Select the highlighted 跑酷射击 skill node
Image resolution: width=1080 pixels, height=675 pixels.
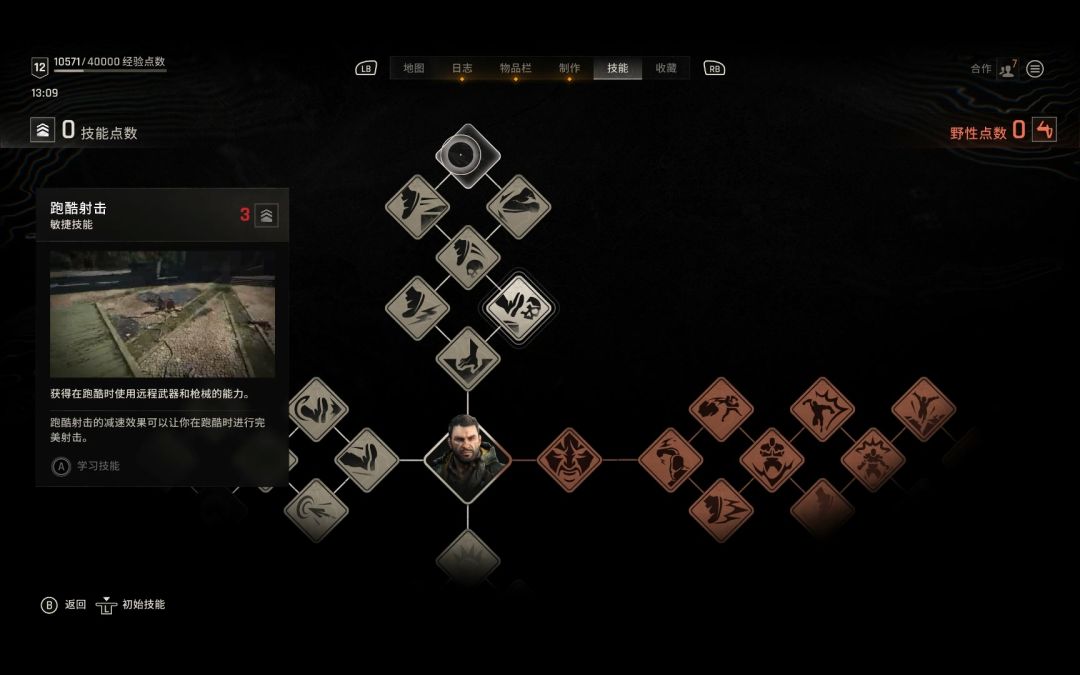[518, 307]
